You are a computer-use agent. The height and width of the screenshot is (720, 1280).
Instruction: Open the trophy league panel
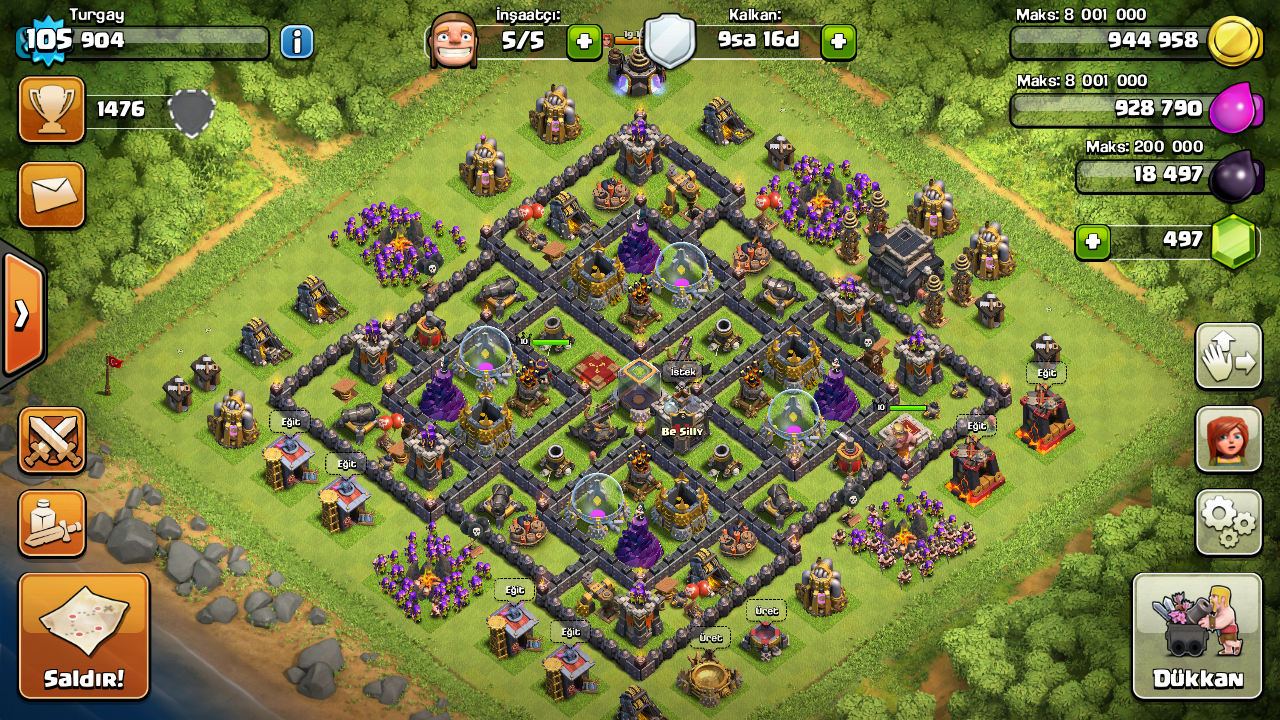(x=52, y=110)
